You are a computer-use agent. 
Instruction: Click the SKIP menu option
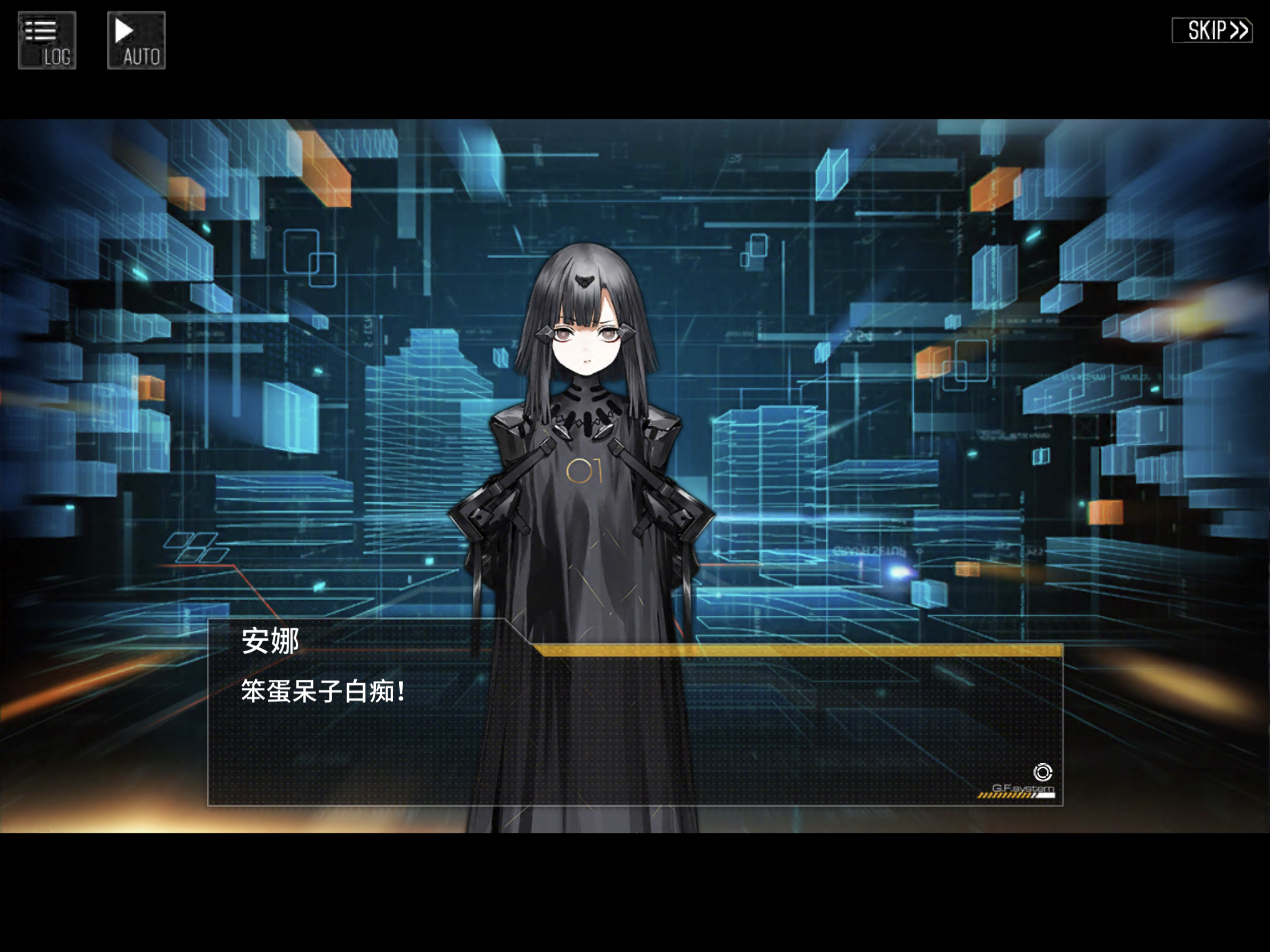1211,30
